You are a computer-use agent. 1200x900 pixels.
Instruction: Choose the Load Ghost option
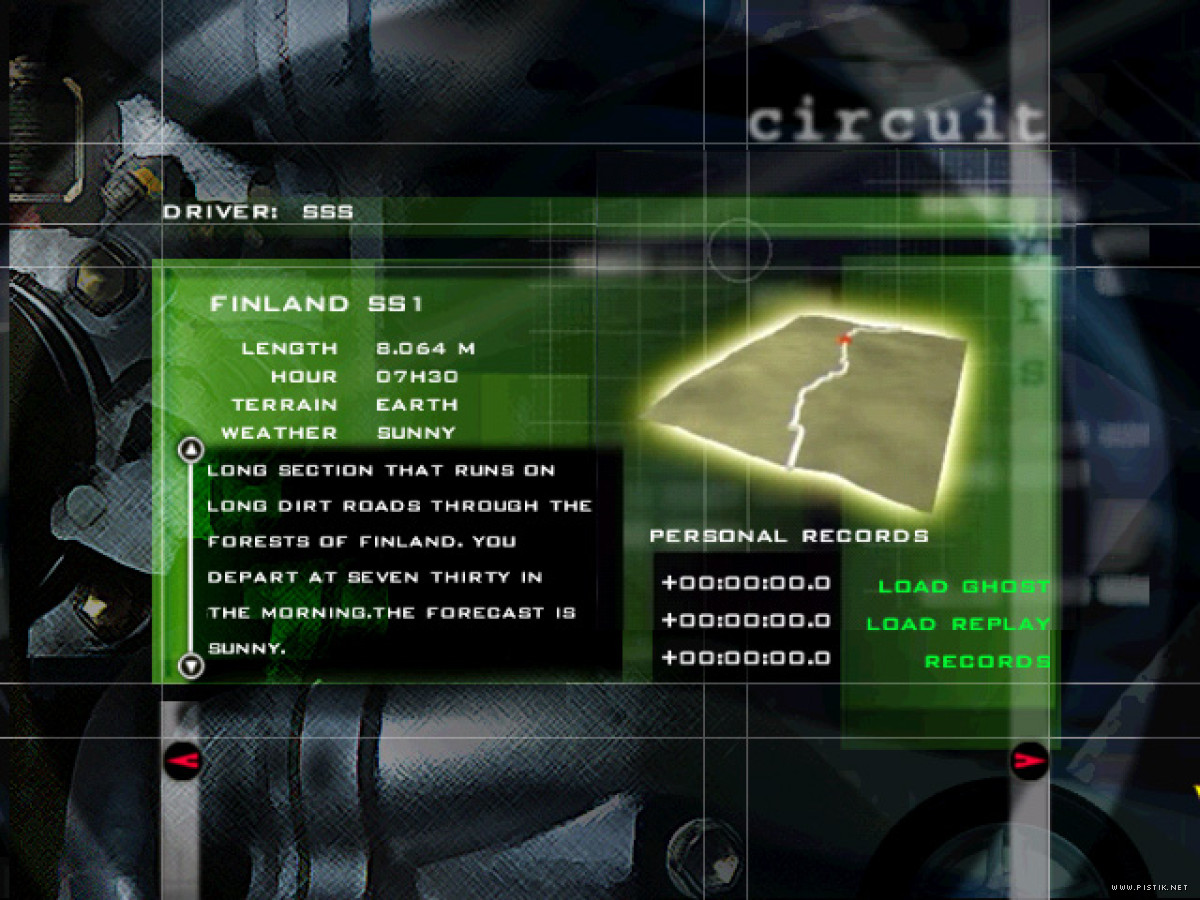[x=963, y=587]
